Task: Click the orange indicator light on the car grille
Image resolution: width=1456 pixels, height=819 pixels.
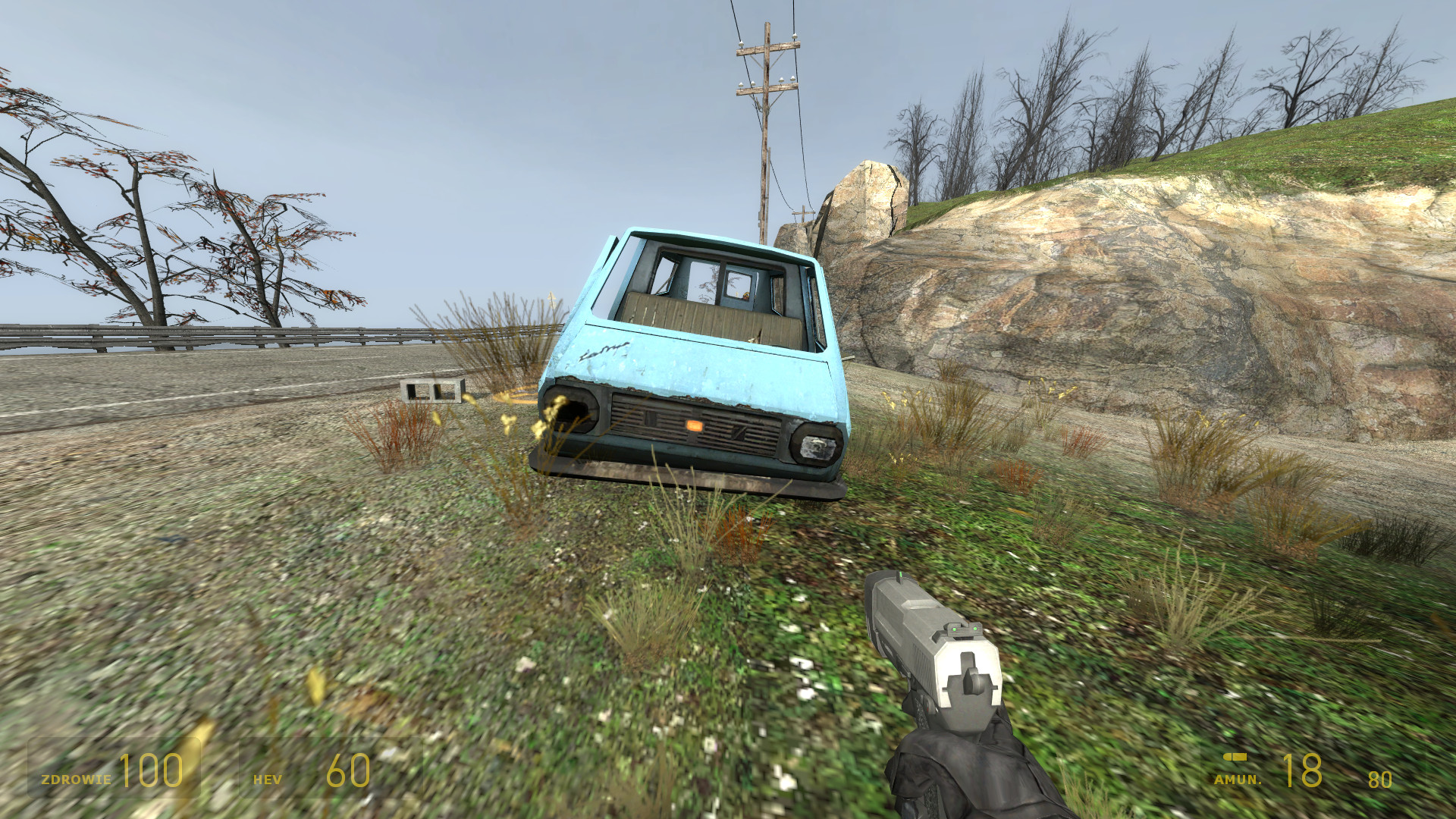Action: coord(695,426)
